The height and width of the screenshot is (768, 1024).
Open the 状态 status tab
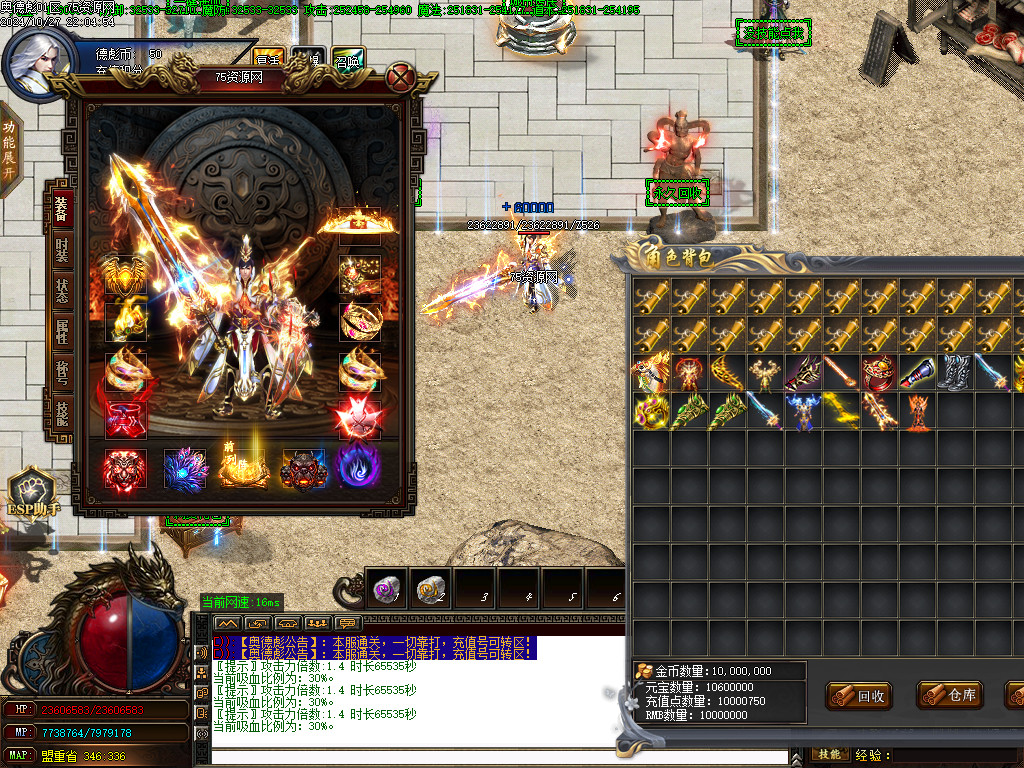61,291
